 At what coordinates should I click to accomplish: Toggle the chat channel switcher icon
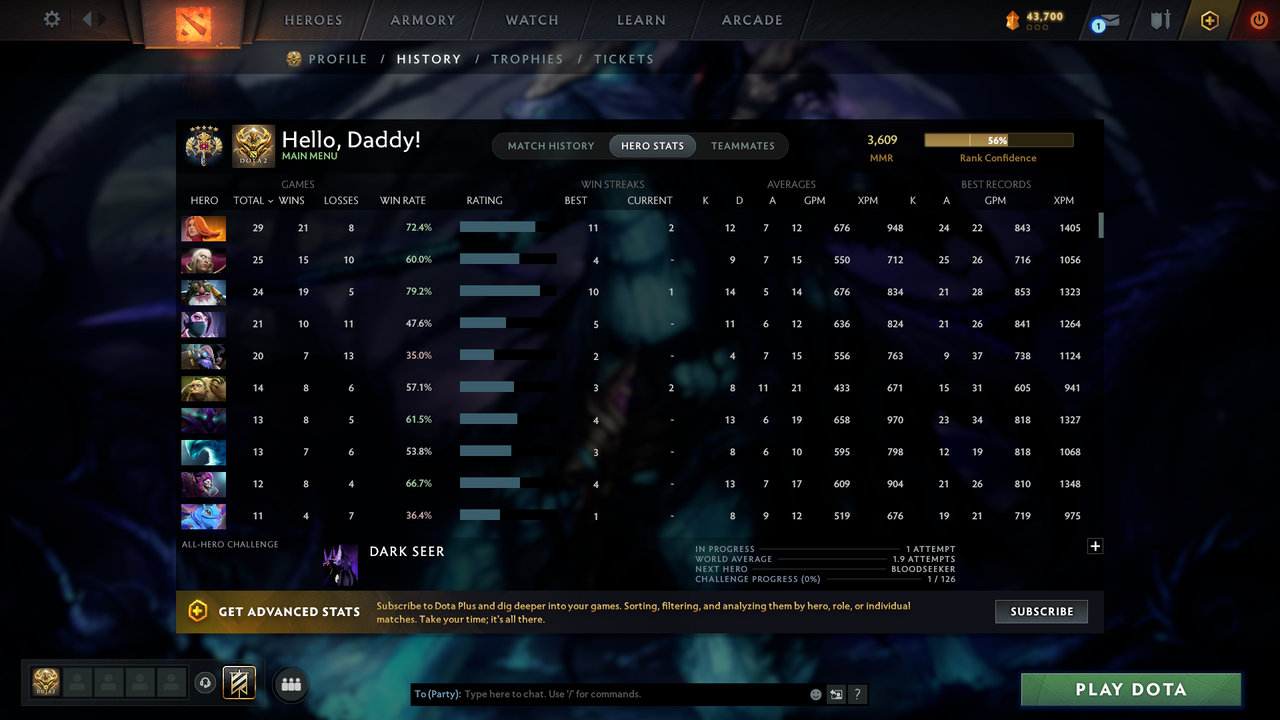click(x=836, y=693)
